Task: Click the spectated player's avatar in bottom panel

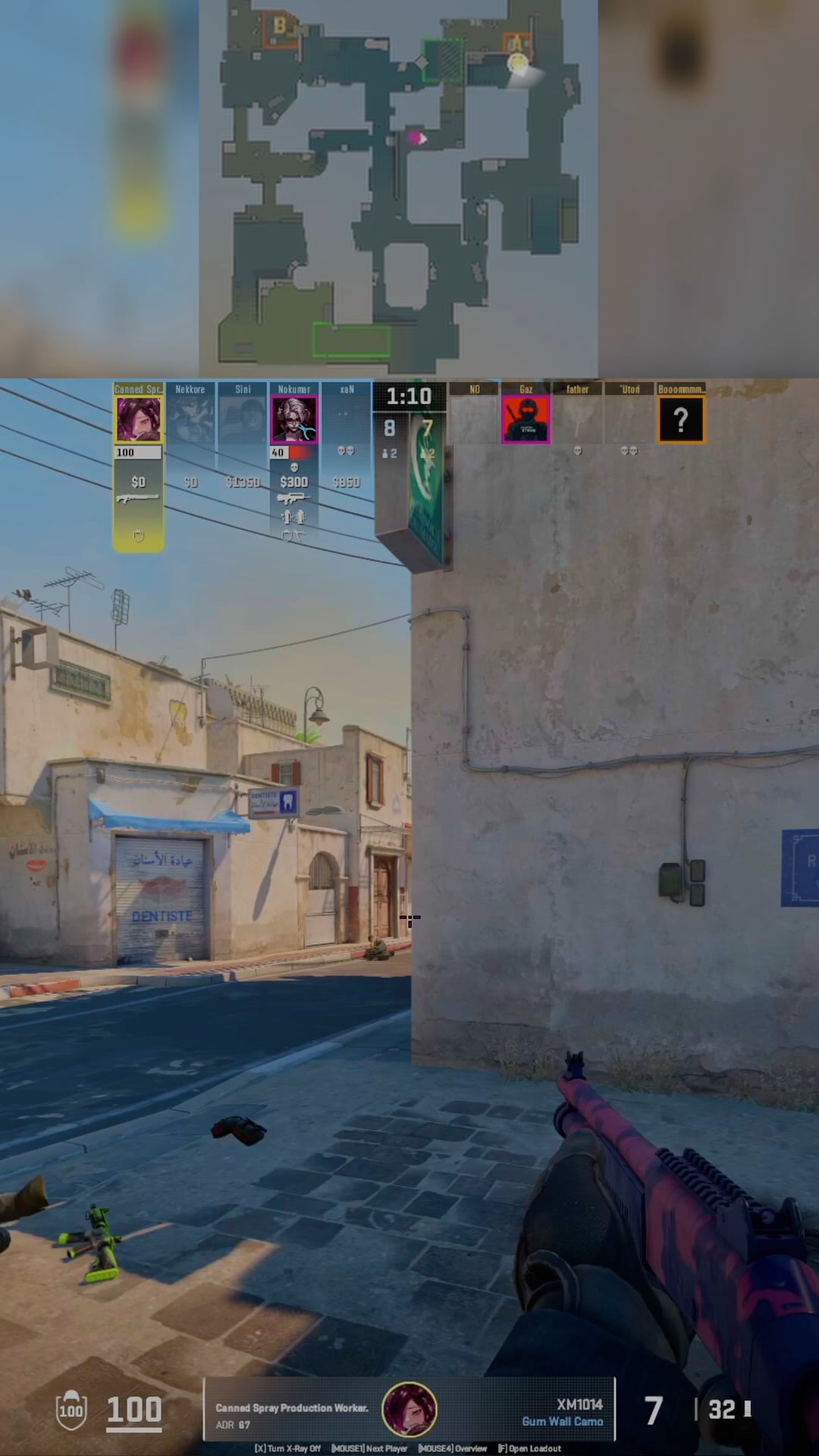Action: (409, 1410)
